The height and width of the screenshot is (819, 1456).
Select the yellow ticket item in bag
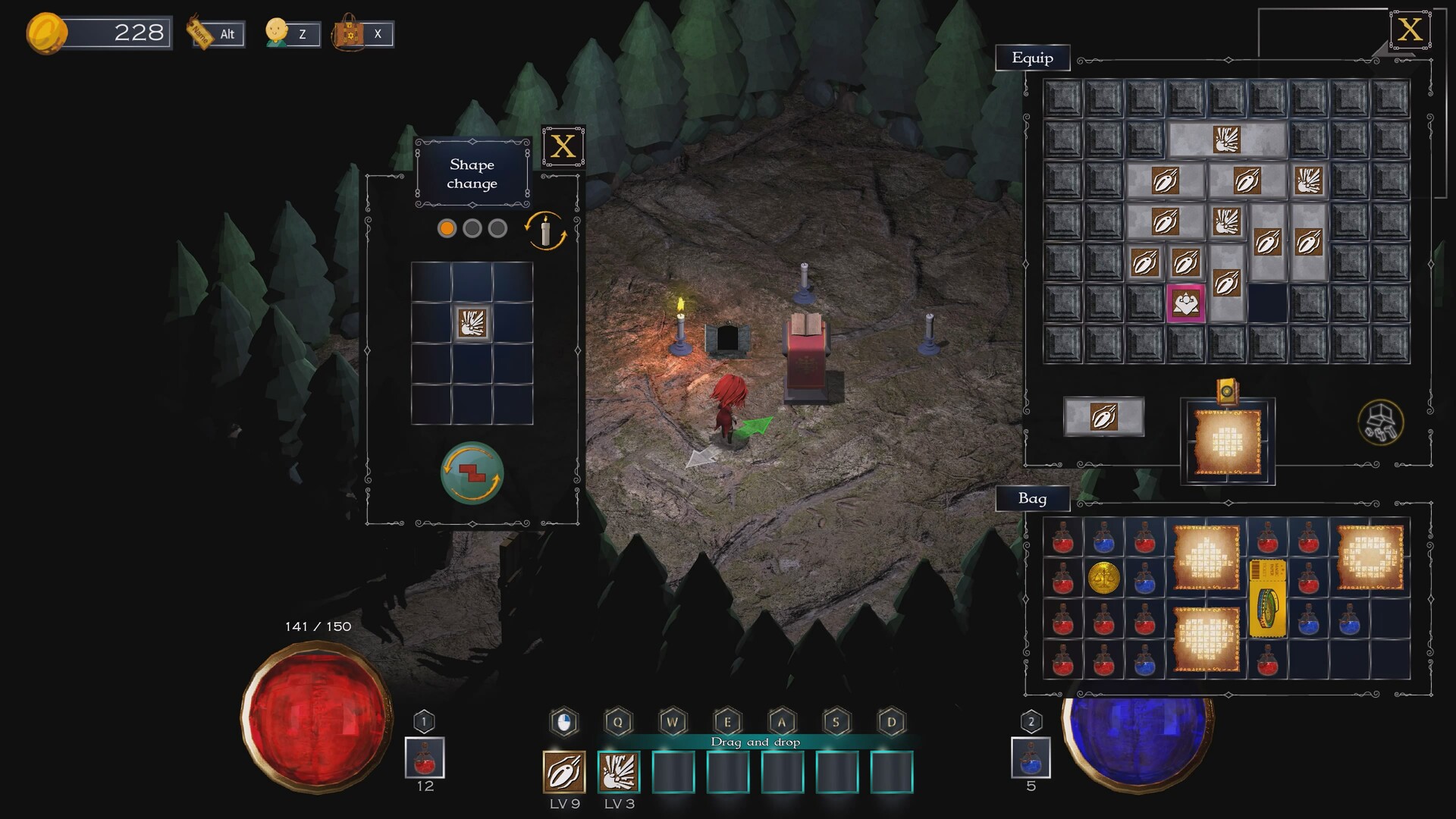tap(1267, 598)
